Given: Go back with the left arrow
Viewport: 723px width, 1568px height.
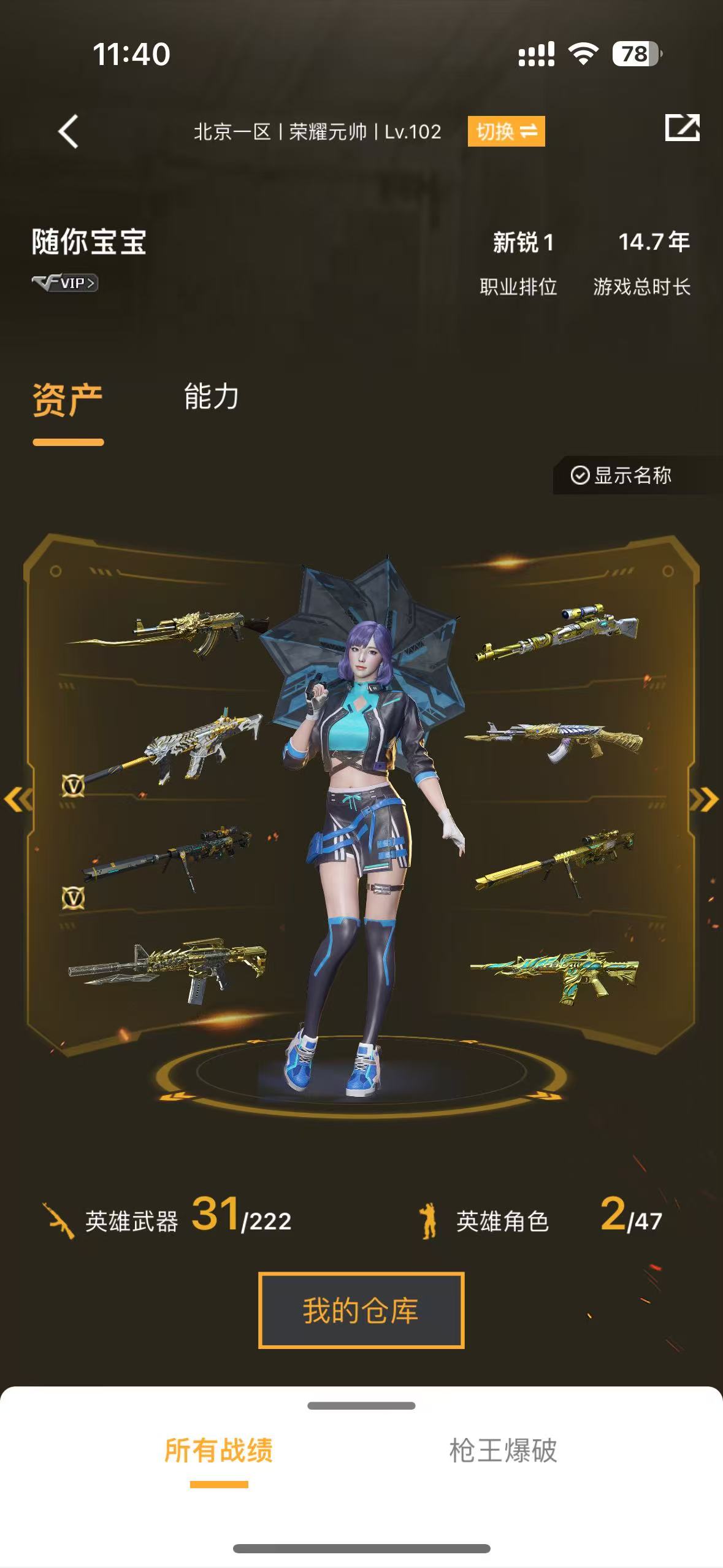Looking at the screenshot, I should coord(68,131).
